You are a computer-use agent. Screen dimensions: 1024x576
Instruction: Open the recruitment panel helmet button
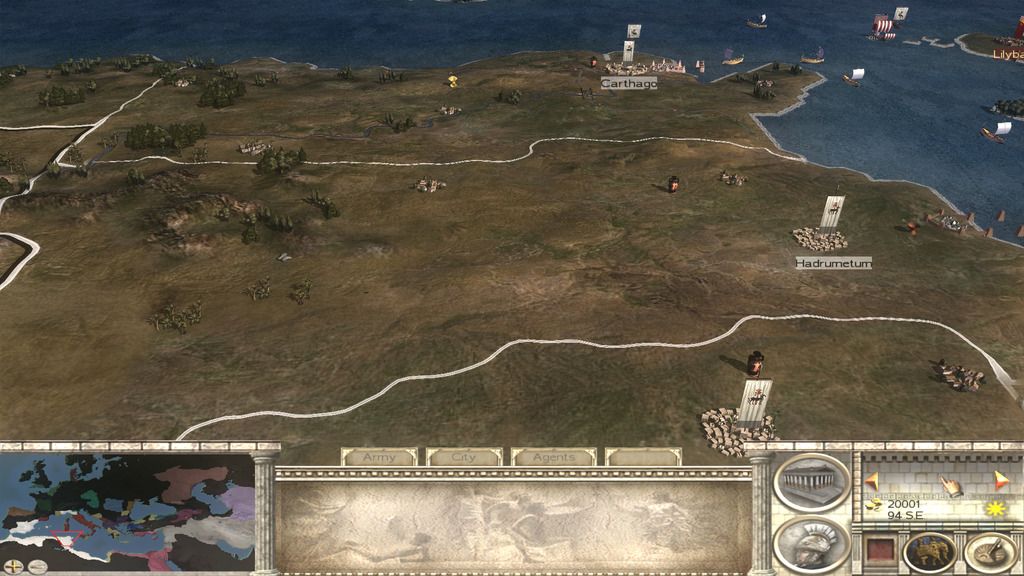coord(811,544)
